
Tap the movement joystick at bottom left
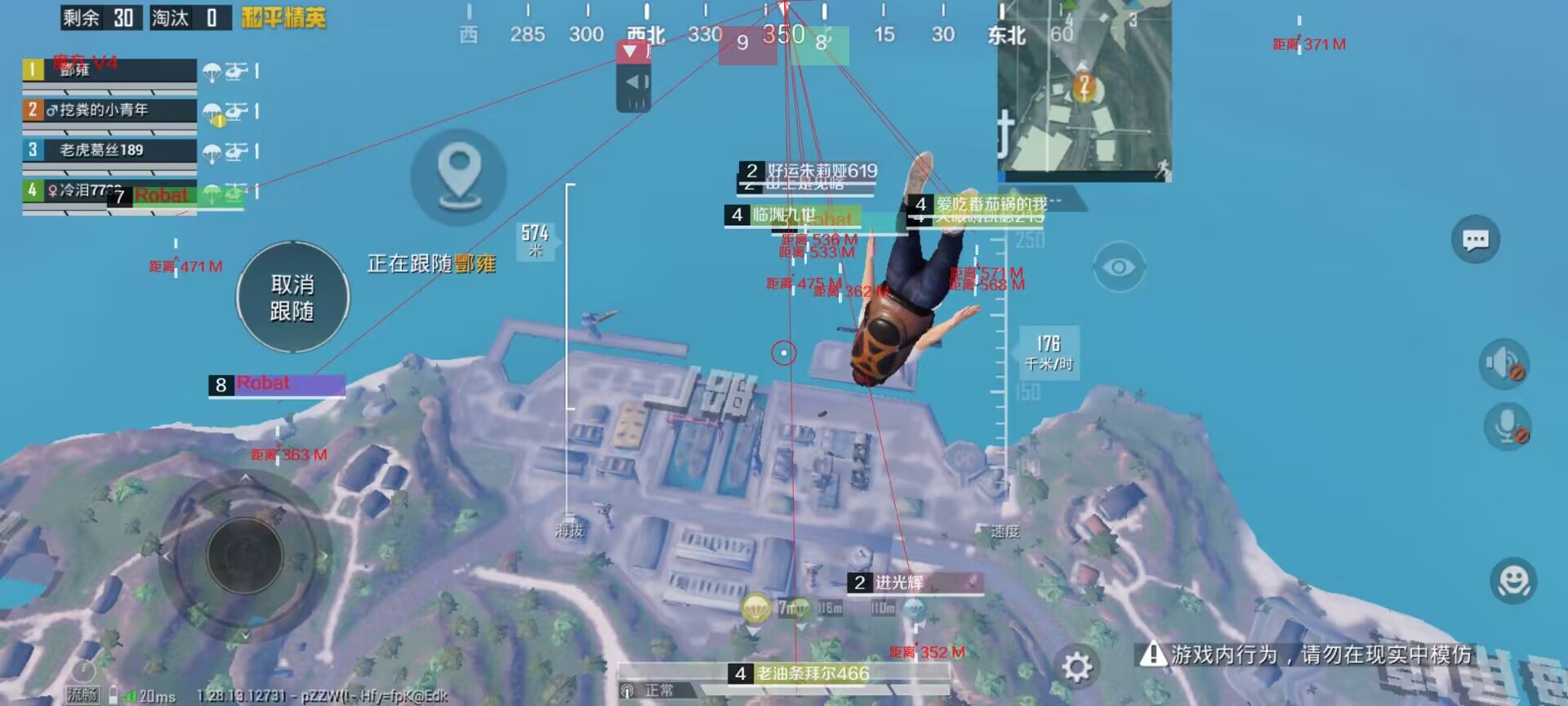tap(245, 556)
